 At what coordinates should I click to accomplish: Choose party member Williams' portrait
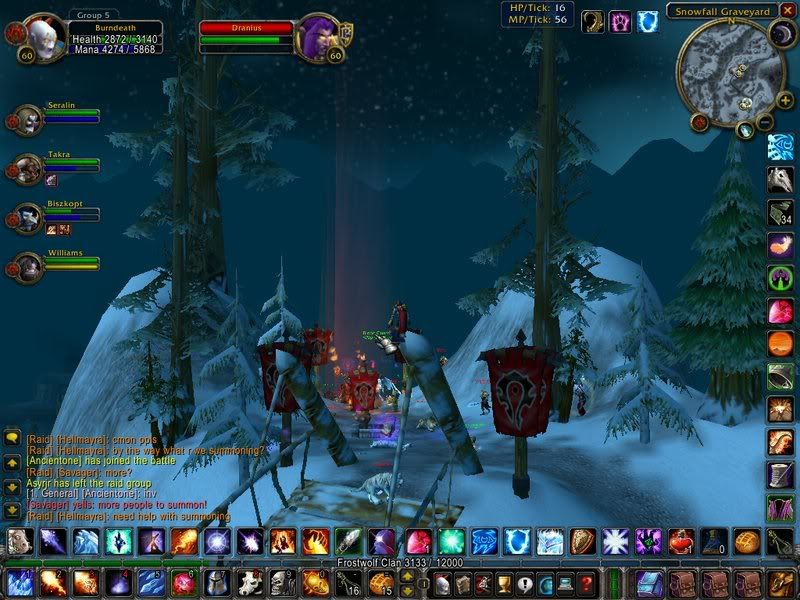click(x=24, y=266)
